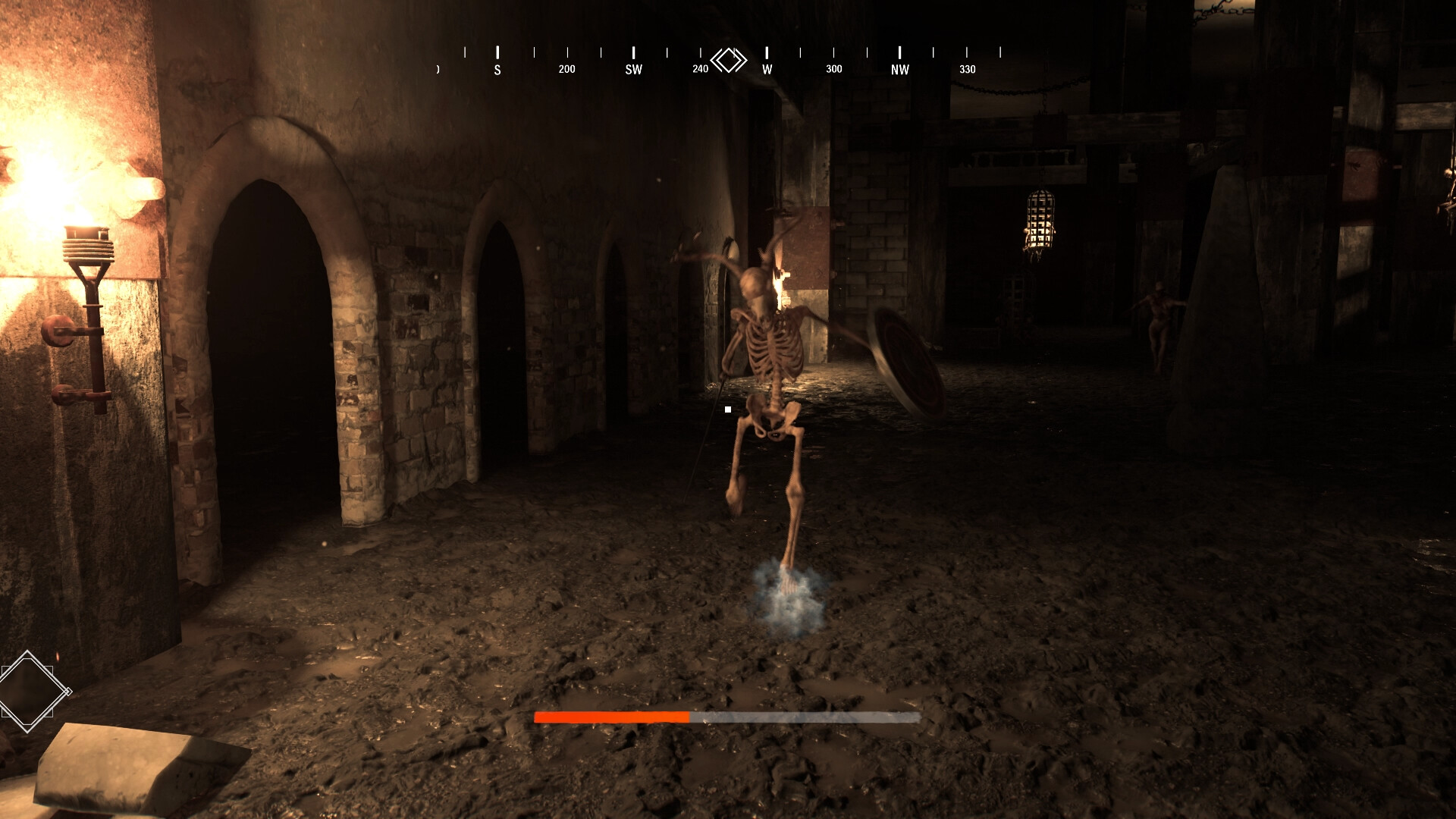Click the SW heading label on the compass
The height and width of the screenshot is (819, 1456).
633,69
